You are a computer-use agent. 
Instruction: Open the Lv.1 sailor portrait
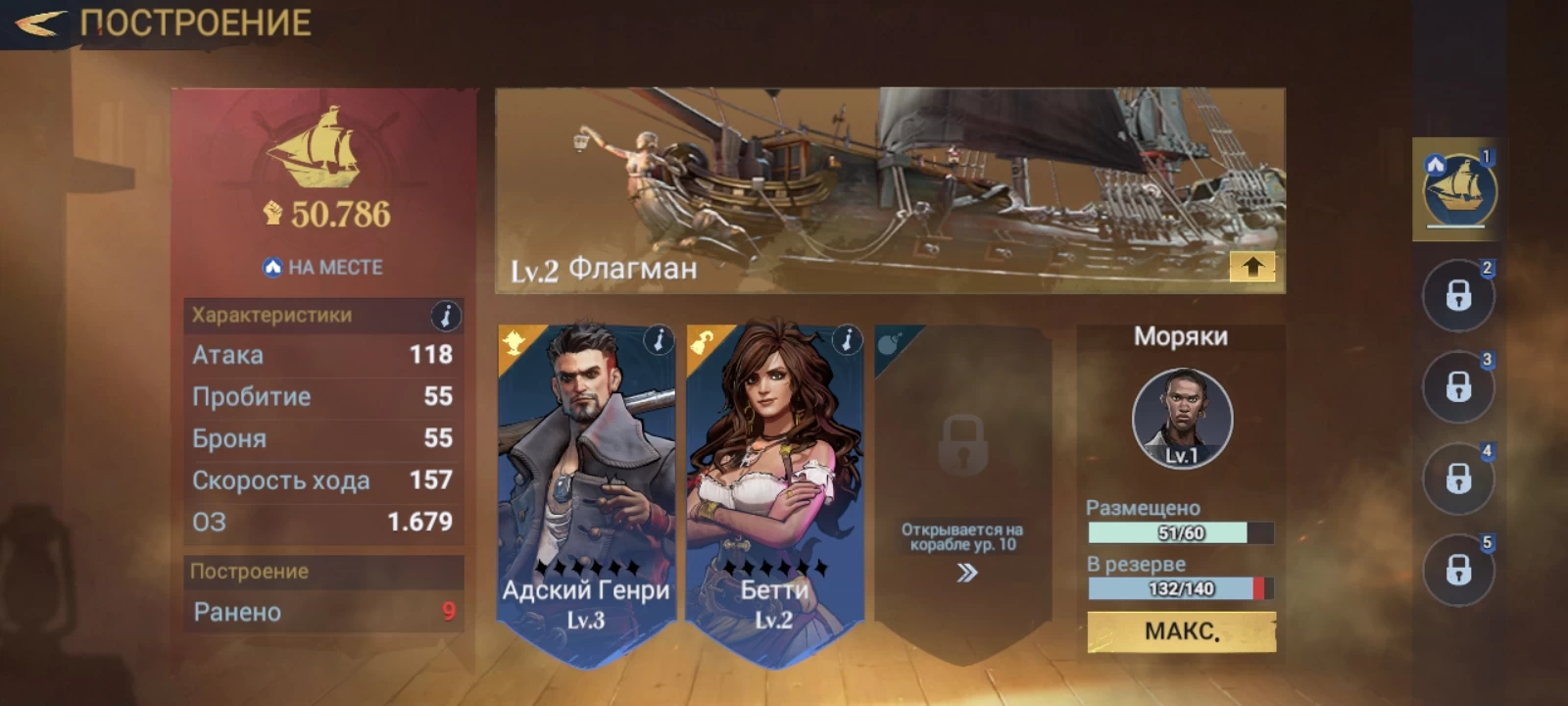pos(1182,419)
